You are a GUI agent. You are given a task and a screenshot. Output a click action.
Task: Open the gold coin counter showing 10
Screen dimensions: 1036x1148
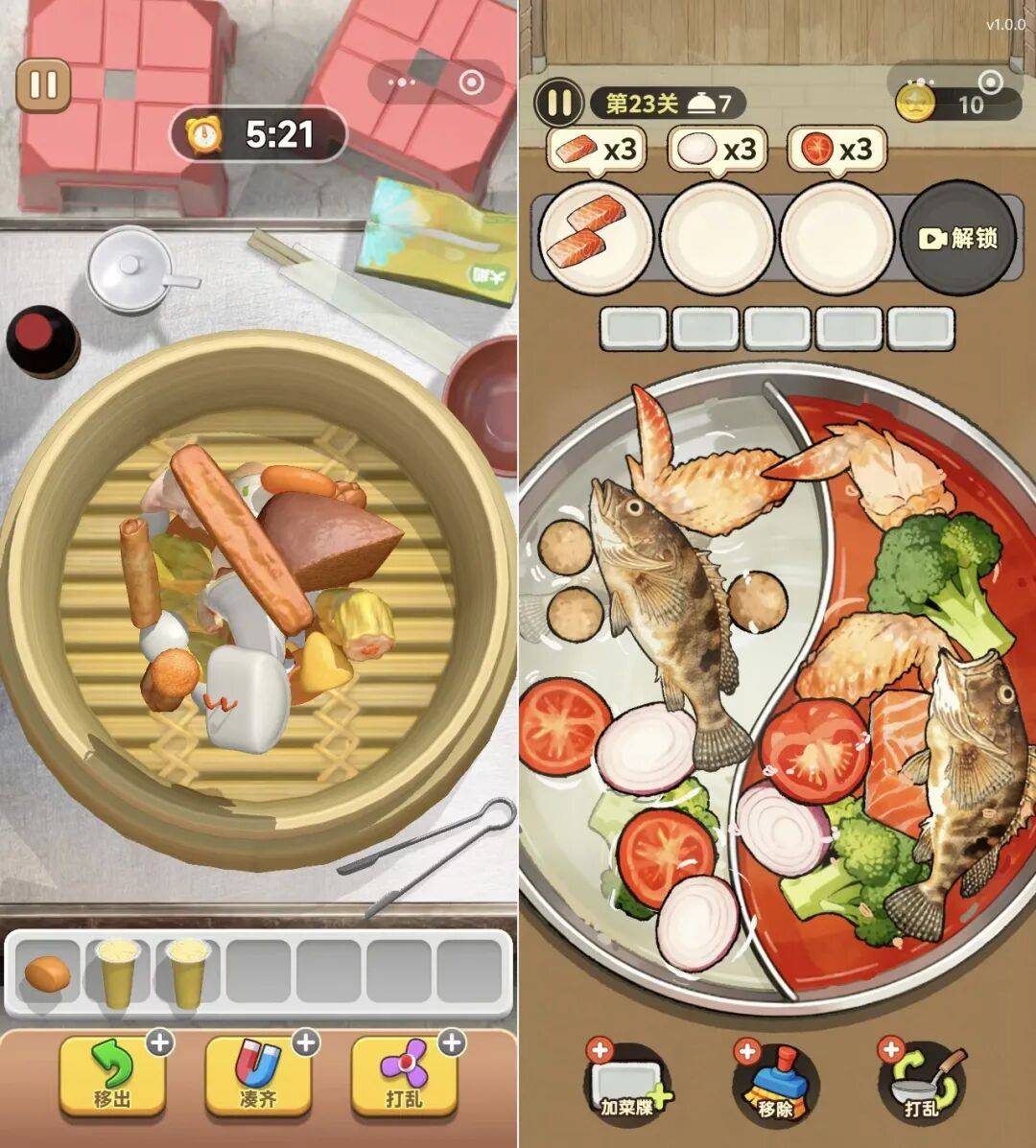point(957,104)
